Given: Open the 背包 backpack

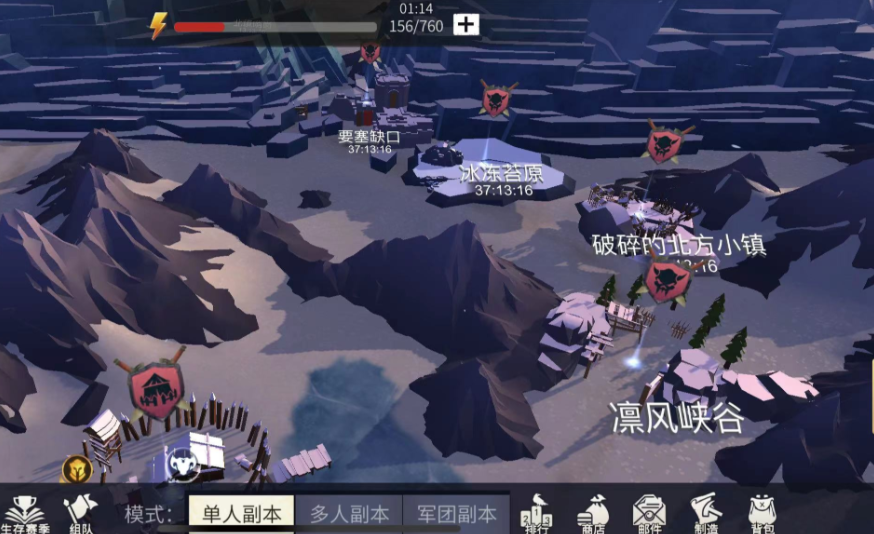Looking at the screenshot, I should 763,513.
